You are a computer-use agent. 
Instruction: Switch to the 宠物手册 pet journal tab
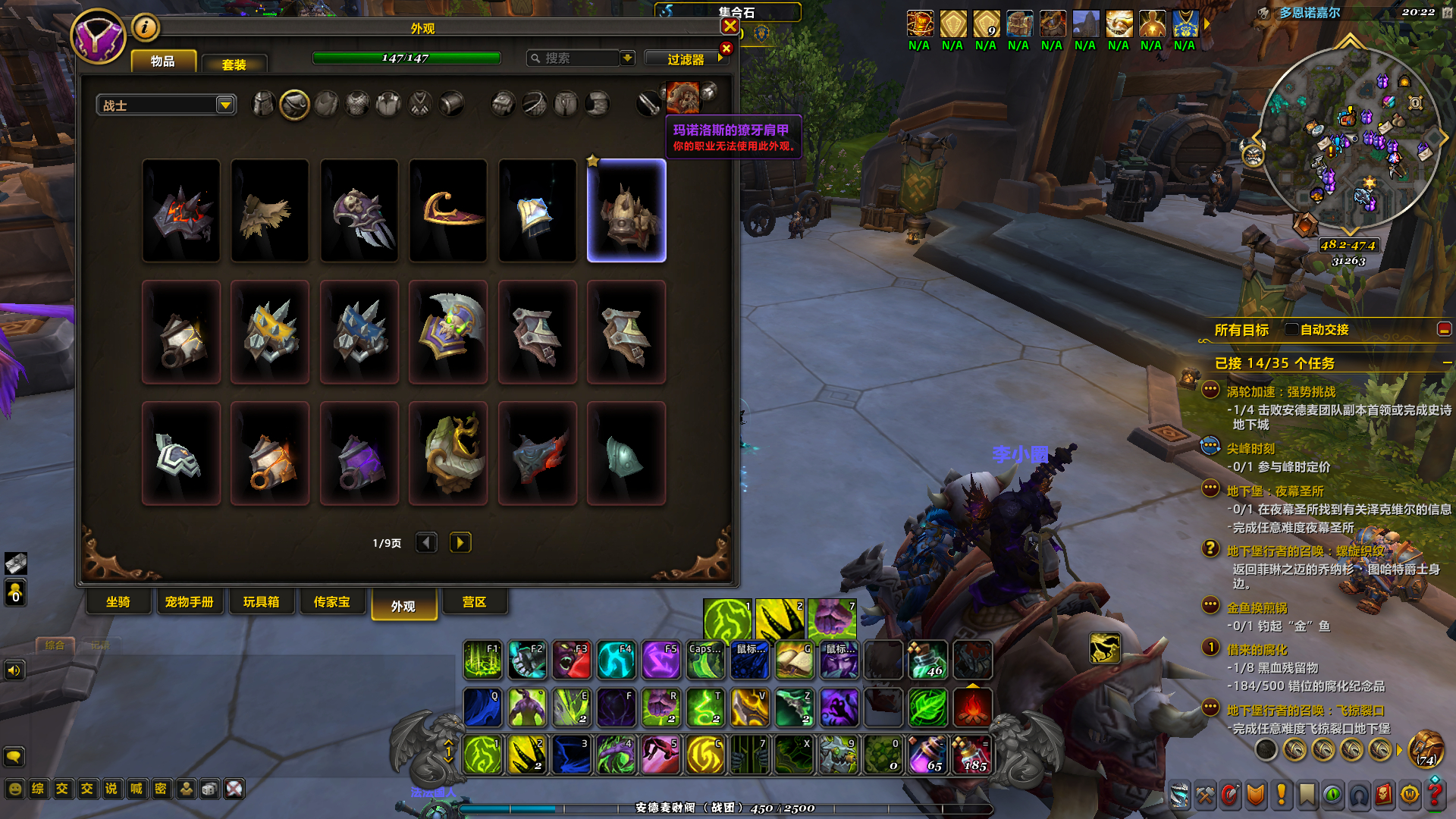point(189,602)
